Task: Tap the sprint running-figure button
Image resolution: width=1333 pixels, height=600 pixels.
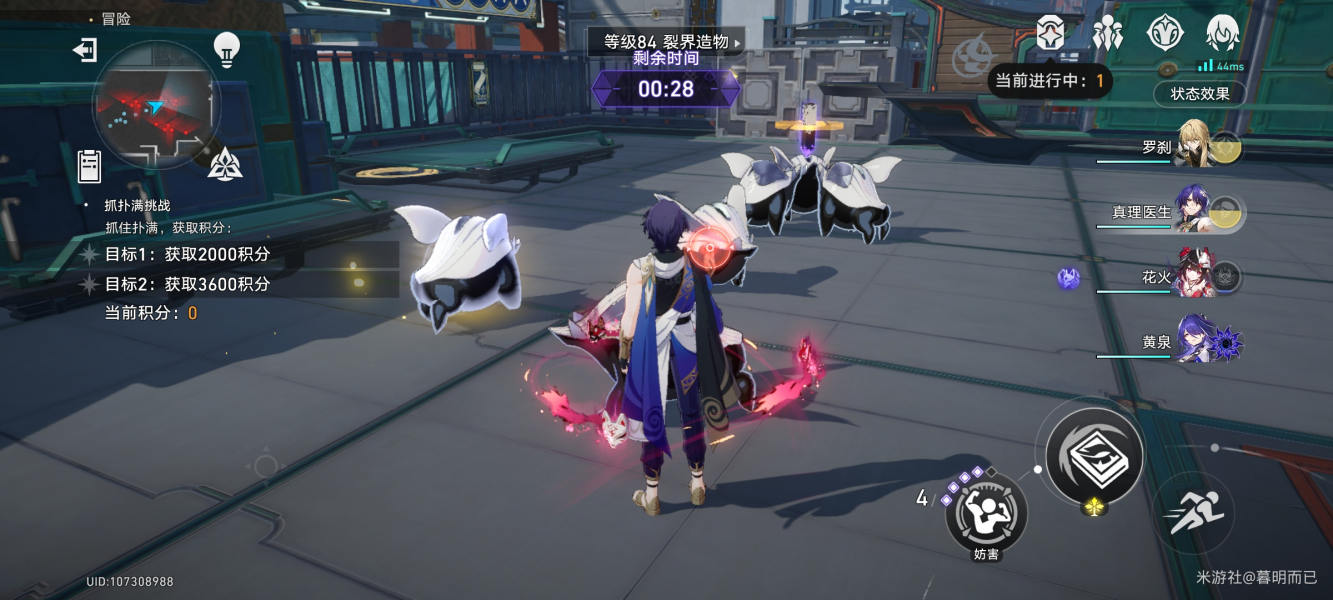Action: (1192, 513)
